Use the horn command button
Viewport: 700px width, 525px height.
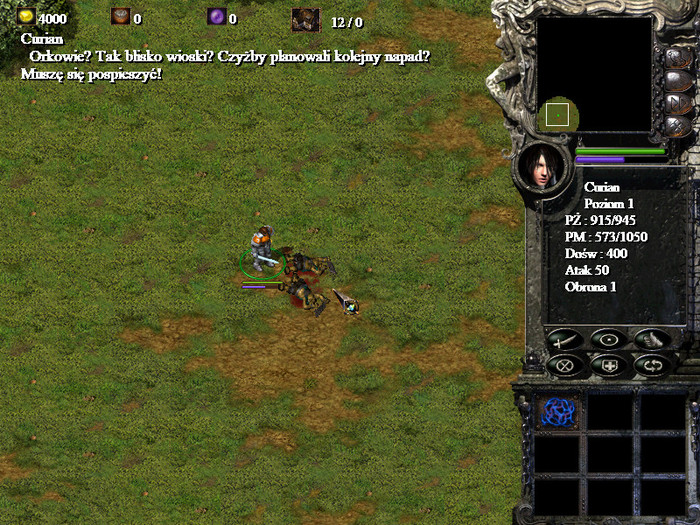[x=652, y=339]
